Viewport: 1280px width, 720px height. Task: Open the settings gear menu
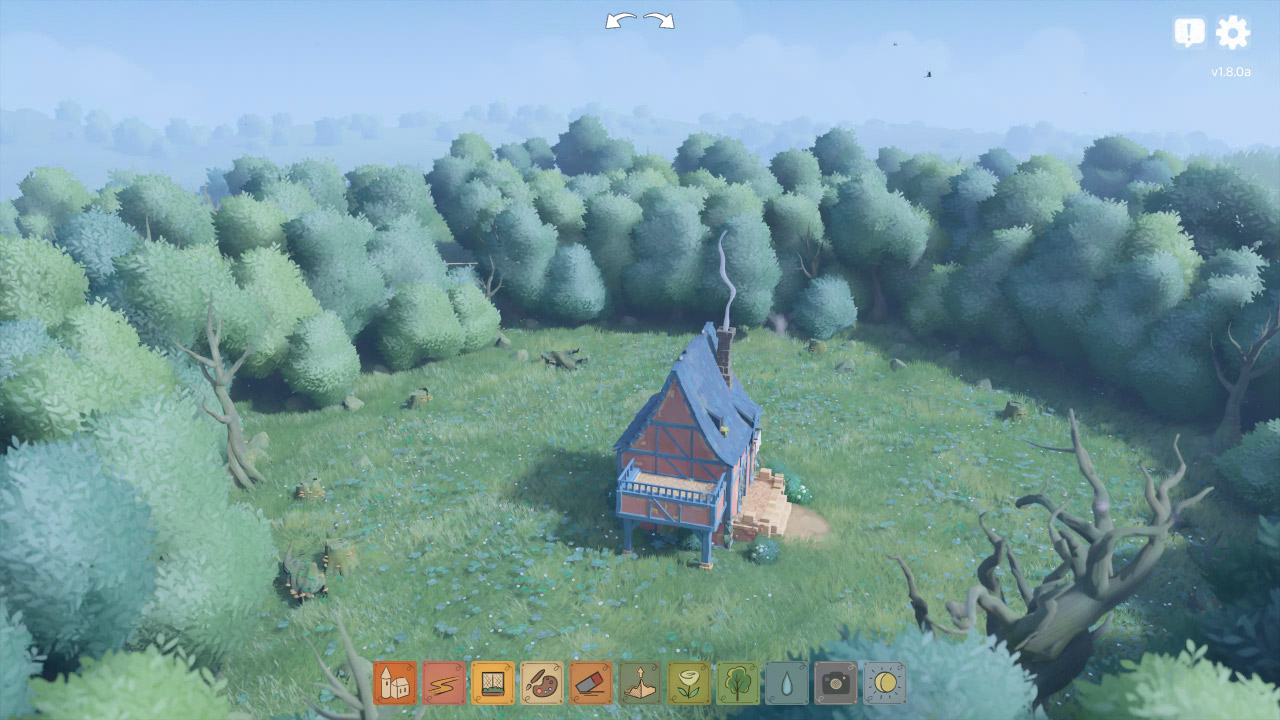tap(1233, 31)
